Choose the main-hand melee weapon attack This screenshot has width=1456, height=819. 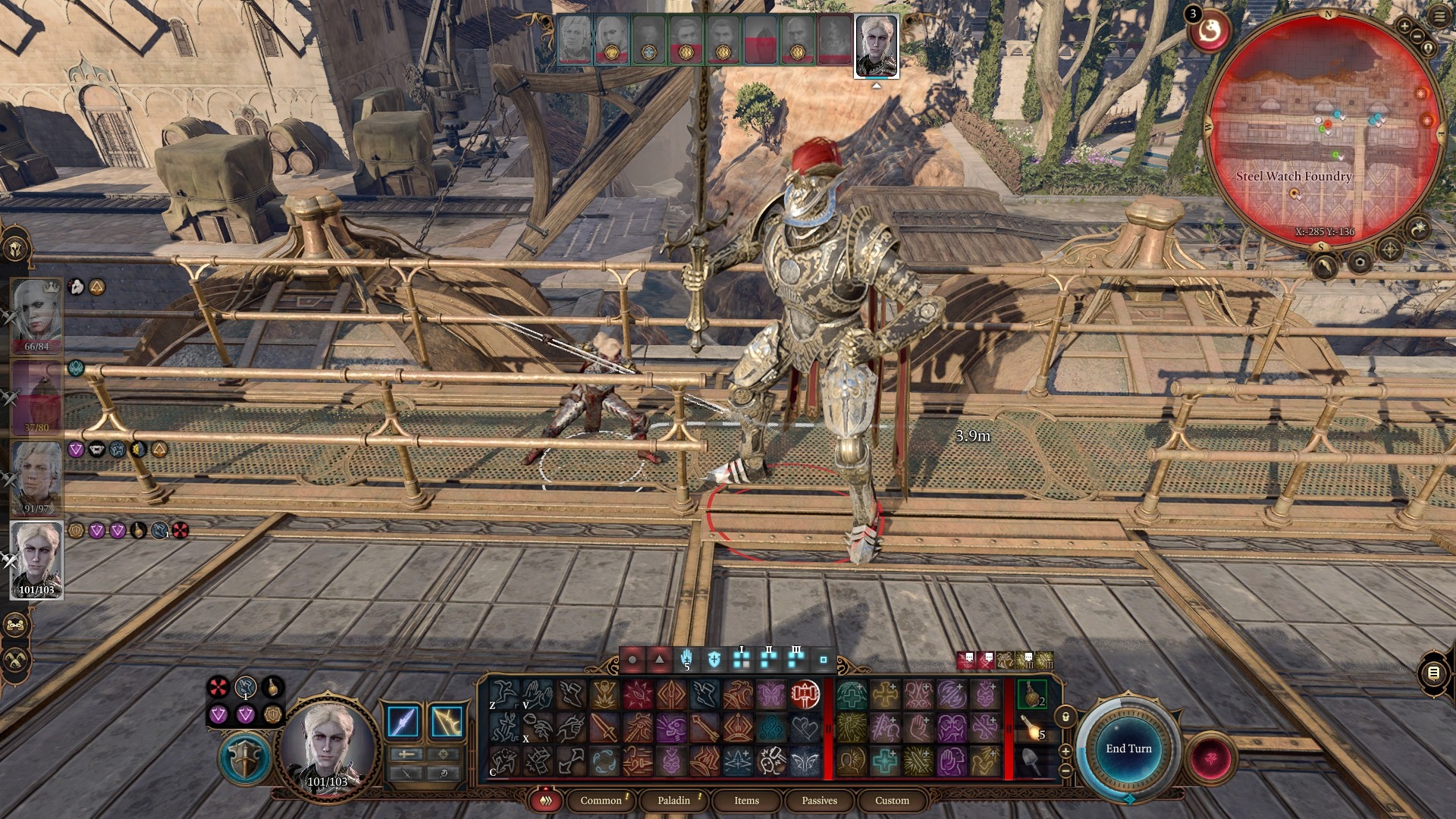point(403,721)
